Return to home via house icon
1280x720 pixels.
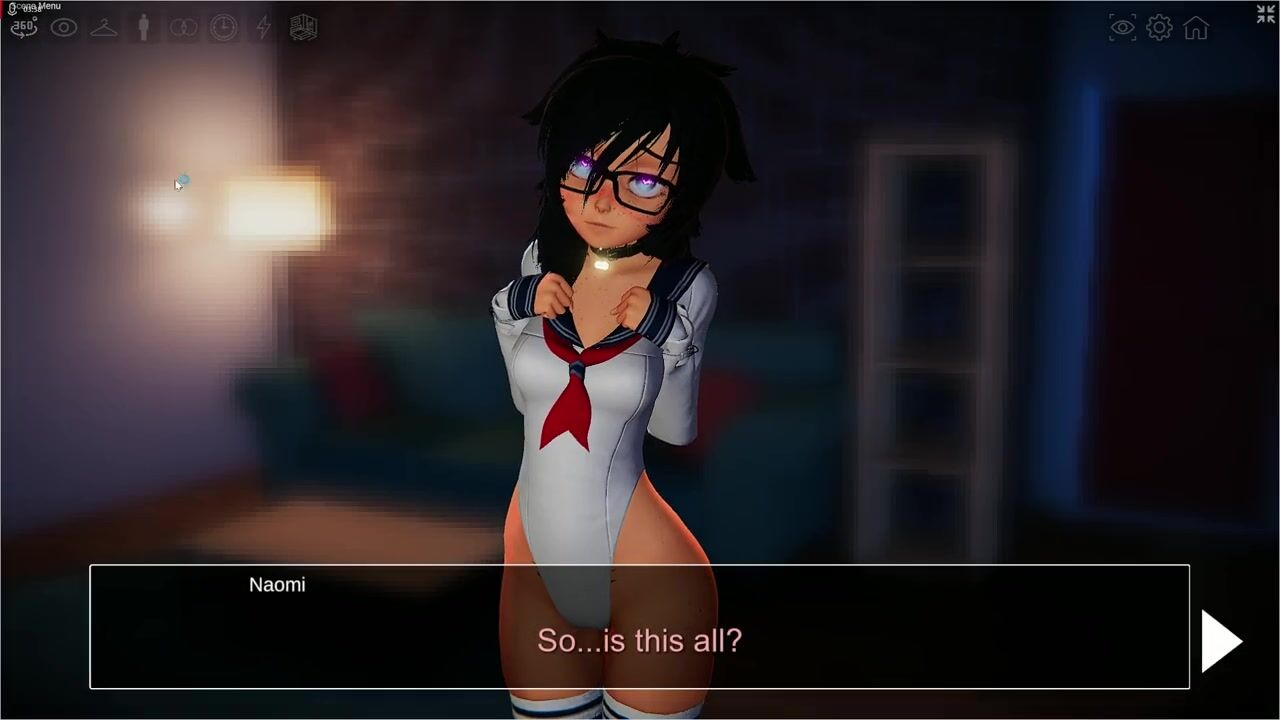(1196, 28)
